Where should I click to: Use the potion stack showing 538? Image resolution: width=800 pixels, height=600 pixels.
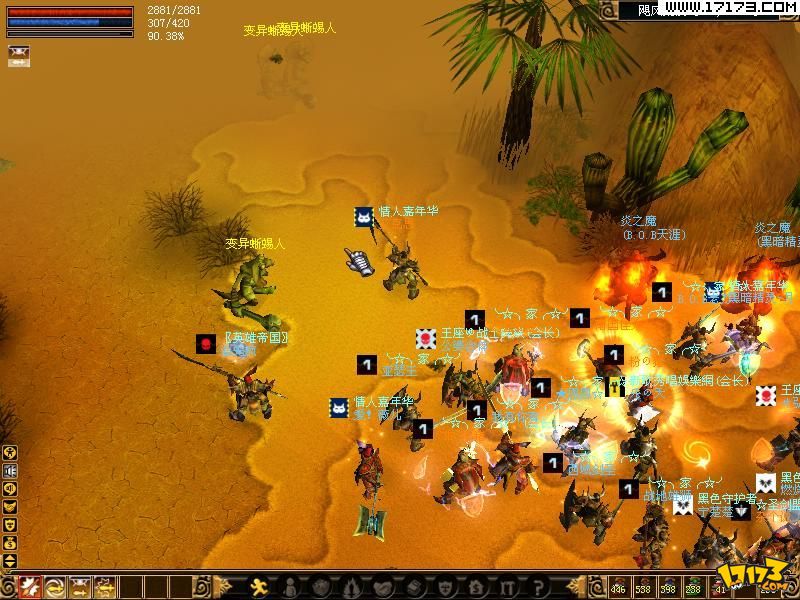point(643,585)
